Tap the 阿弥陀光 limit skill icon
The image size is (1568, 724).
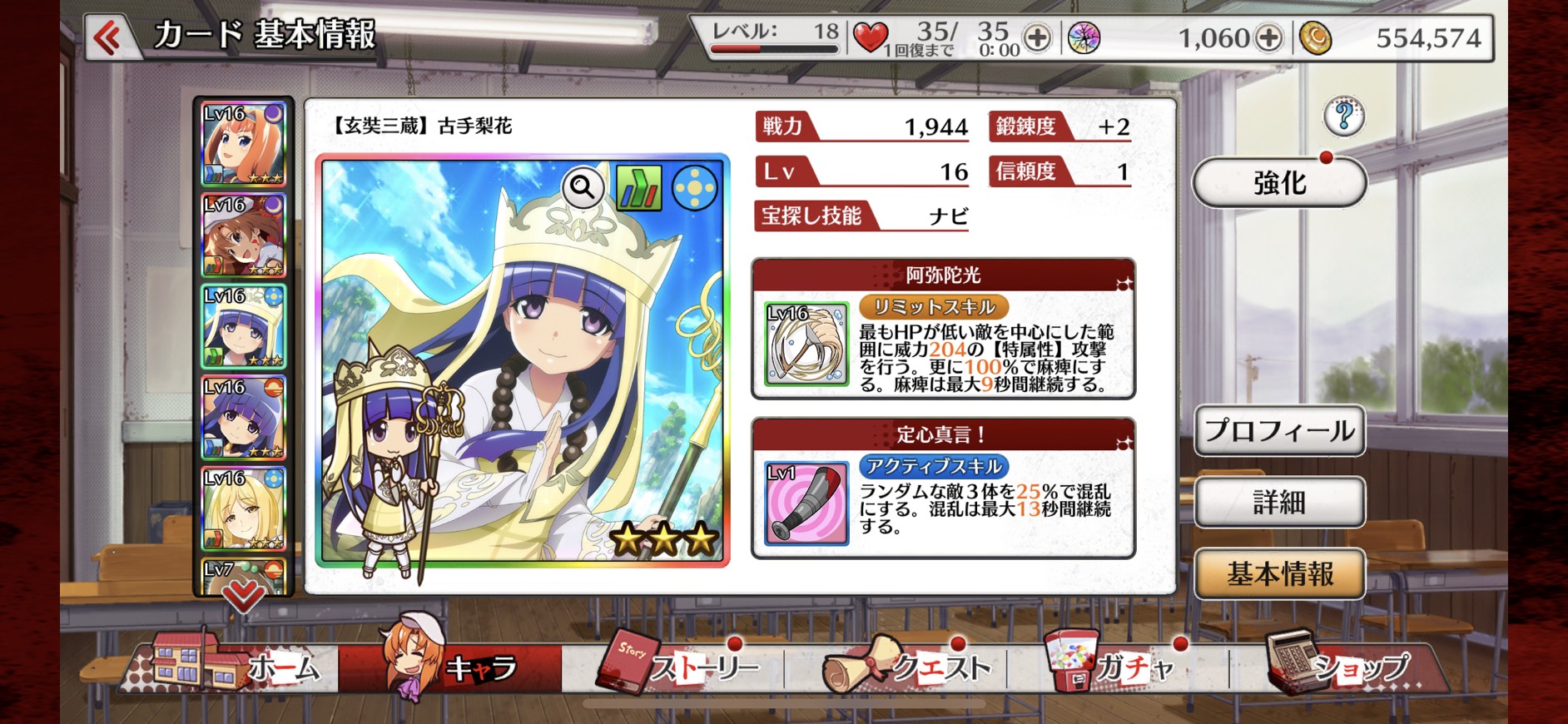click(806, 345)
